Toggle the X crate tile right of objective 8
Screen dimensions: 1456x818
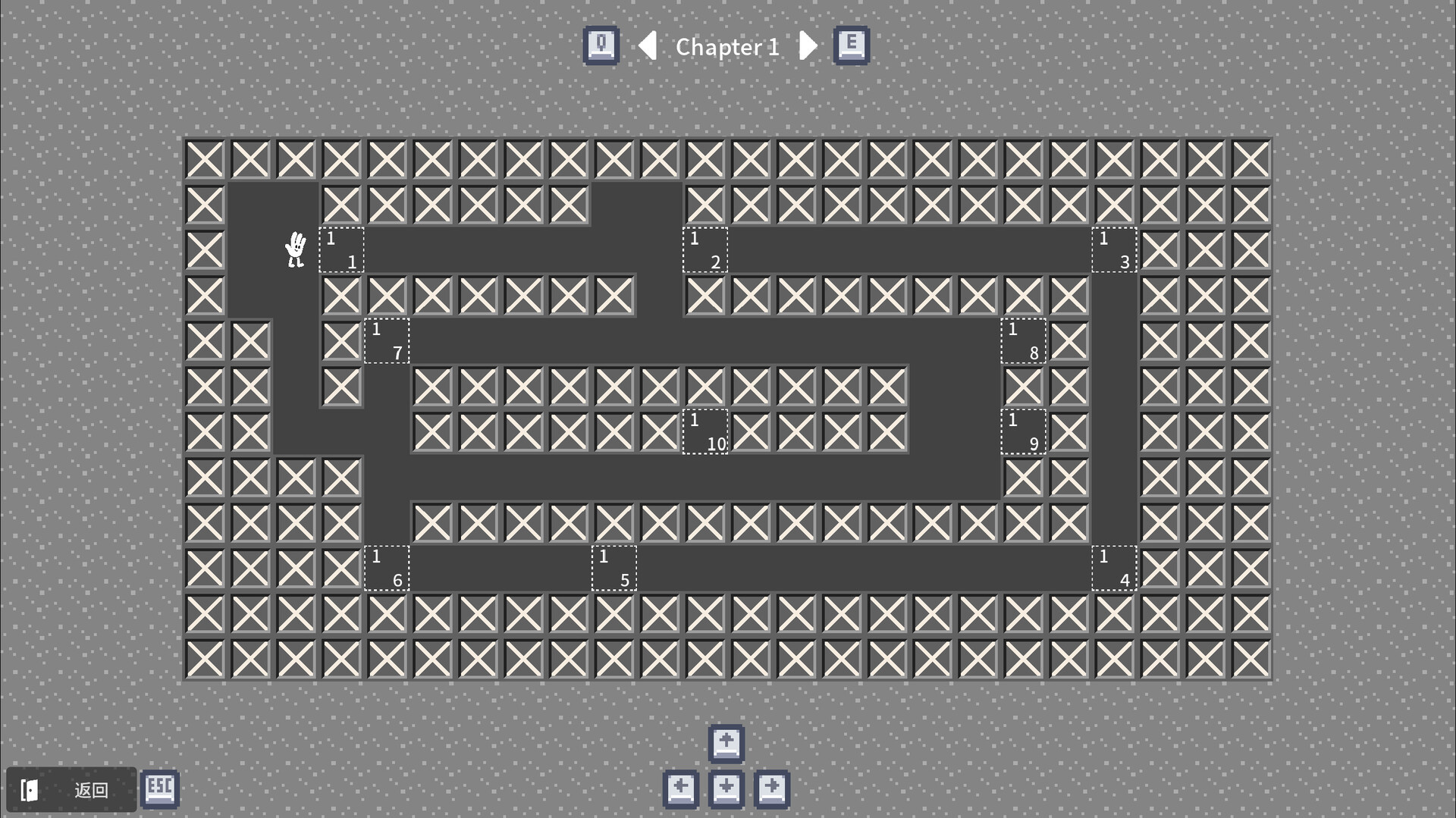coord(1069,341)
